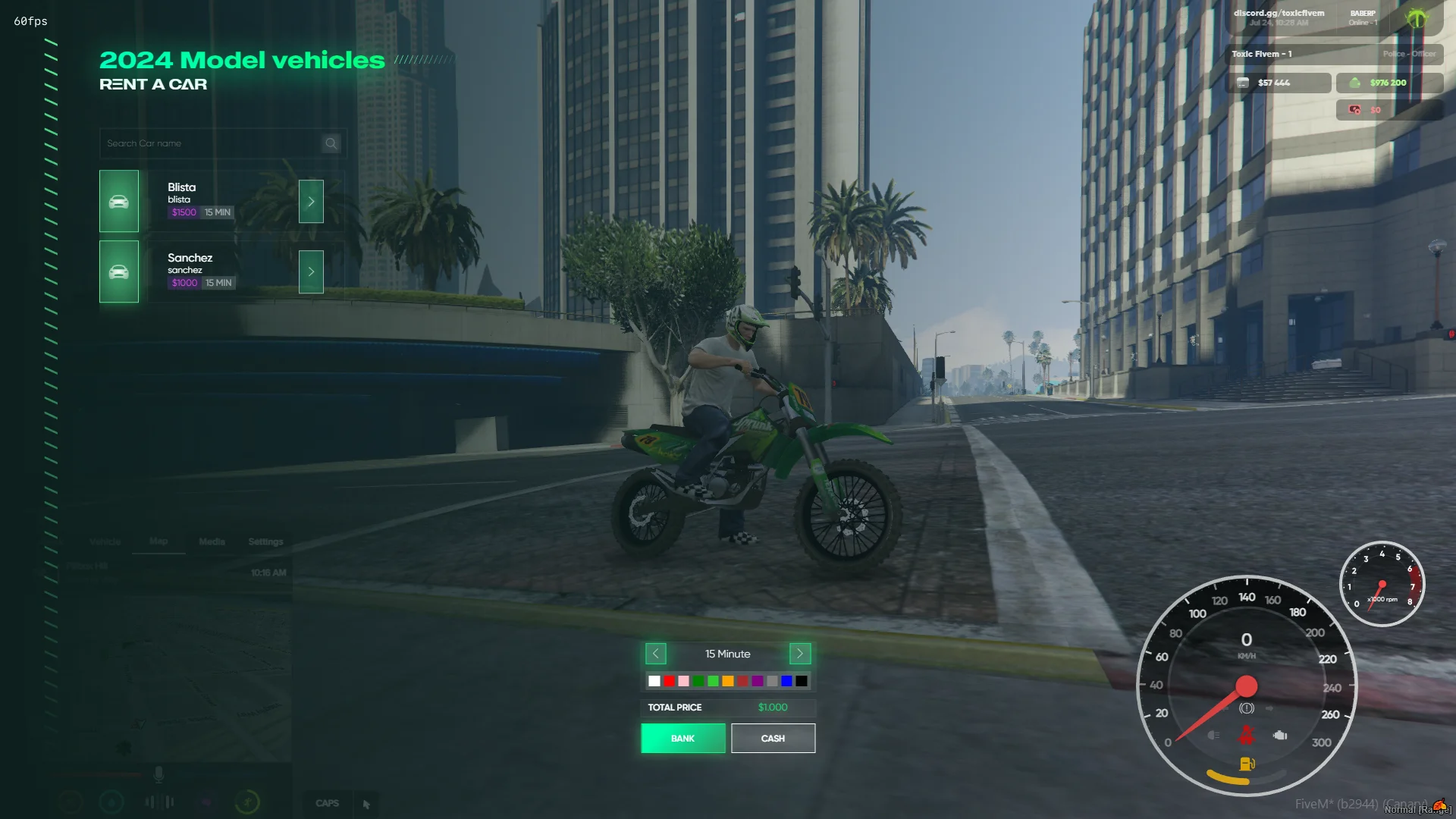
Task: Pick the blue color swatch
Action: pyautogui.click(x=786, y=681)
